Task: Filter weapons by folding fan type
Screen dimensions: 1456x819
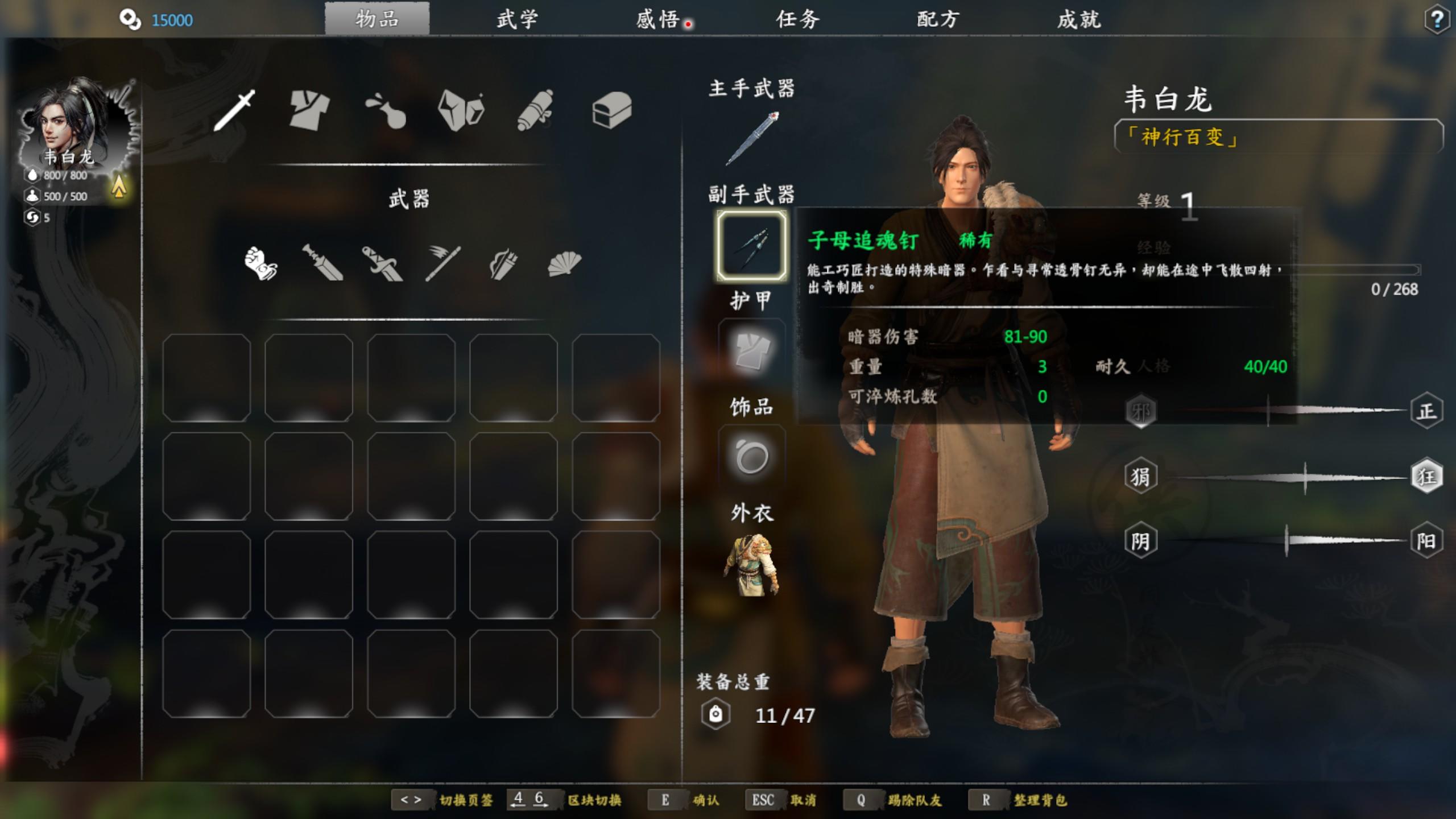Action: pos(564,263)
